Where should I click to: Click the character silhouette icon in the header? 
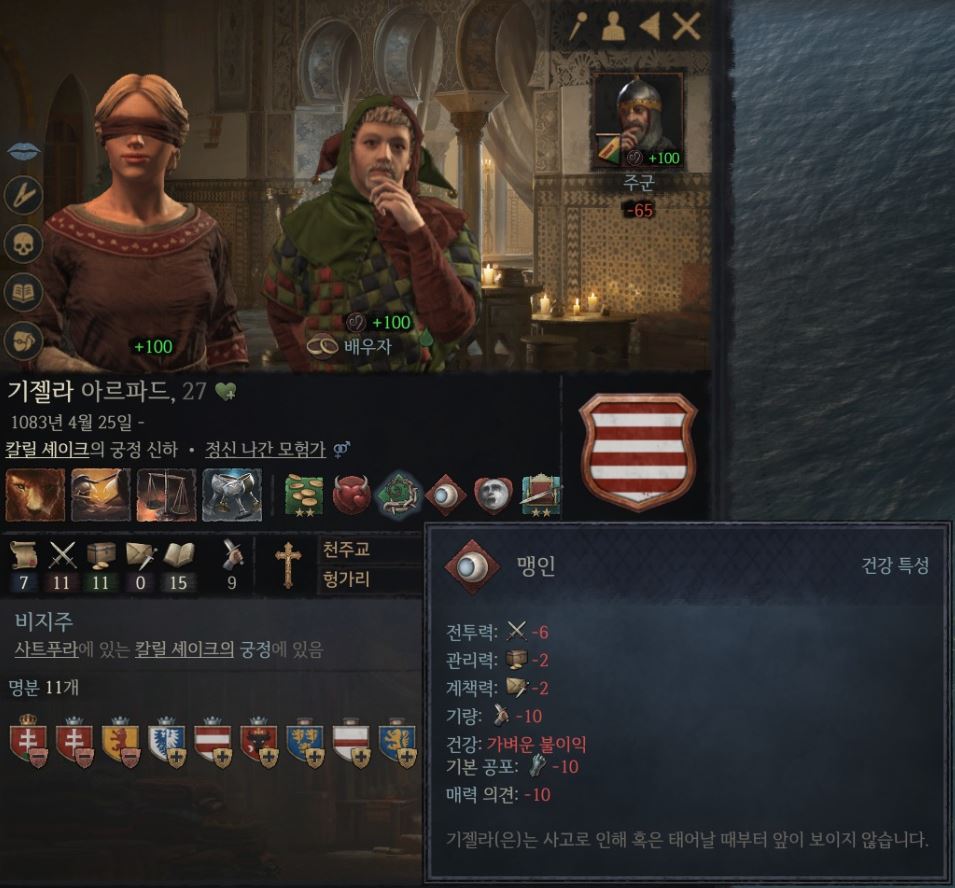pos(613,27)
